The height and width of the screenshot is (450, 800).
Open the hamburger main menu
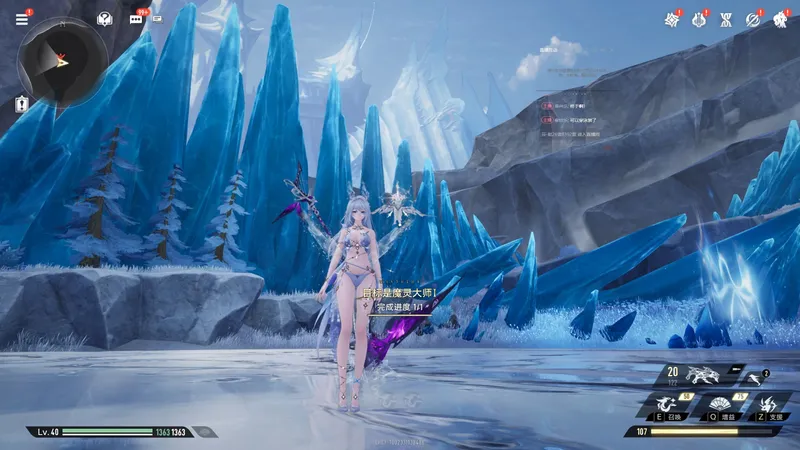coord(22,19)
